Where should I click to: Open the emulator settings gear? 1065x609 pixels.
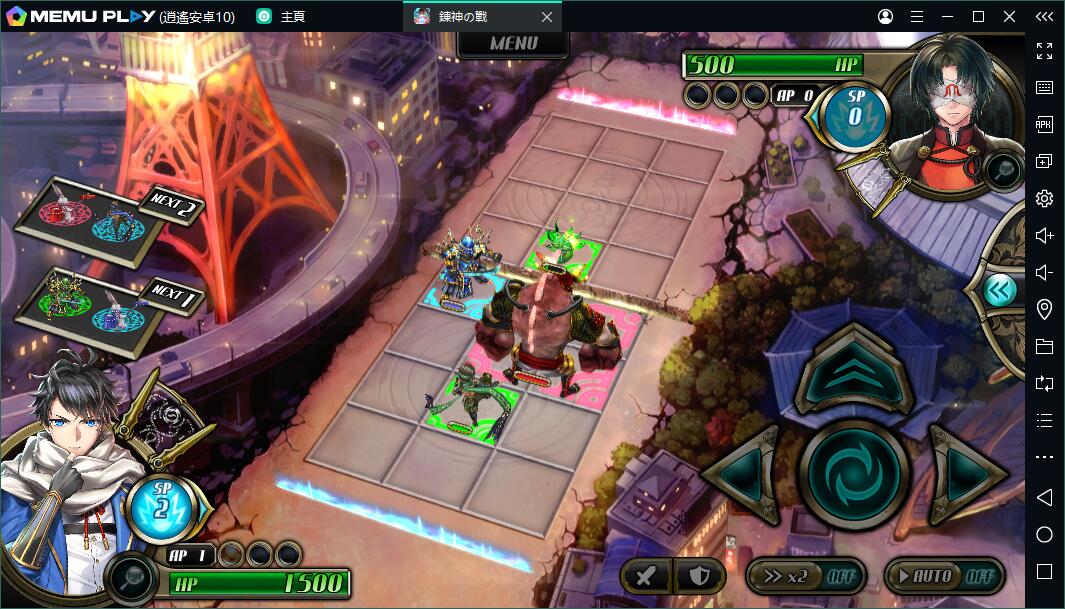pos(1044,198)
